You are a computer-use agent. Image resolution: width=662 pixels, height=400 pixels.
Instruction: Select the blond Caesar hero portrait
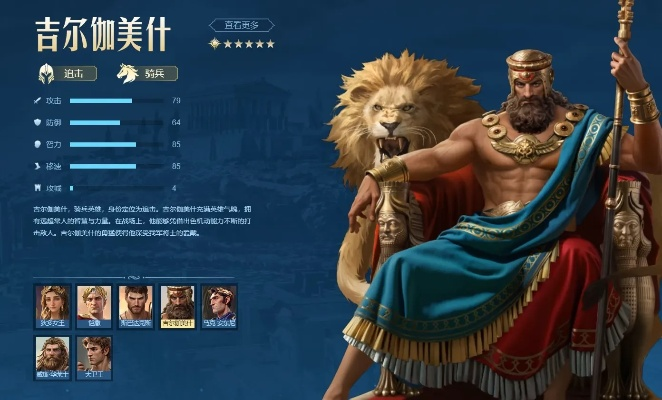94,303
